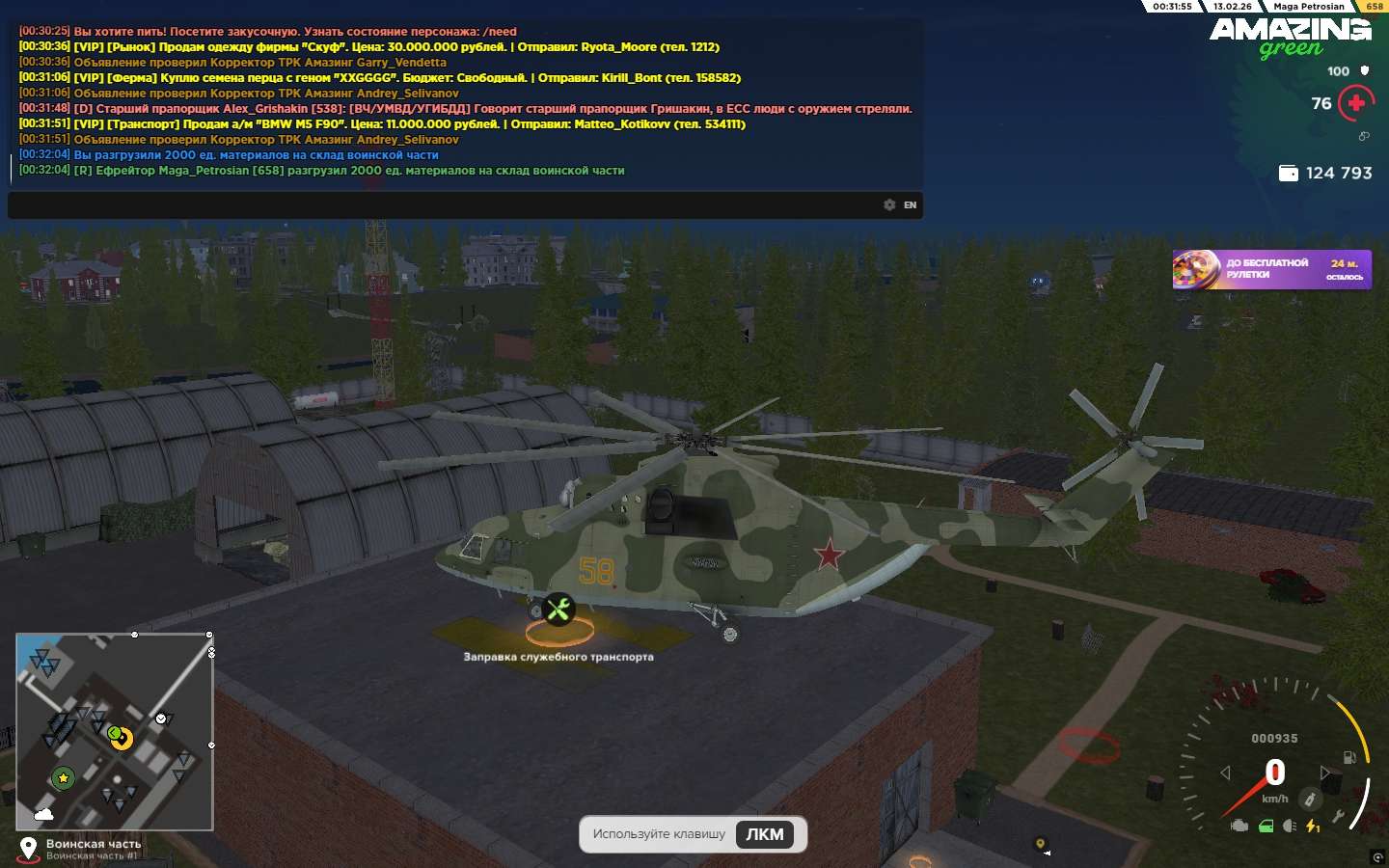Click the yellow player marker on minimap
This screenshot has width=1389, height=868.
tap(122, 739)
